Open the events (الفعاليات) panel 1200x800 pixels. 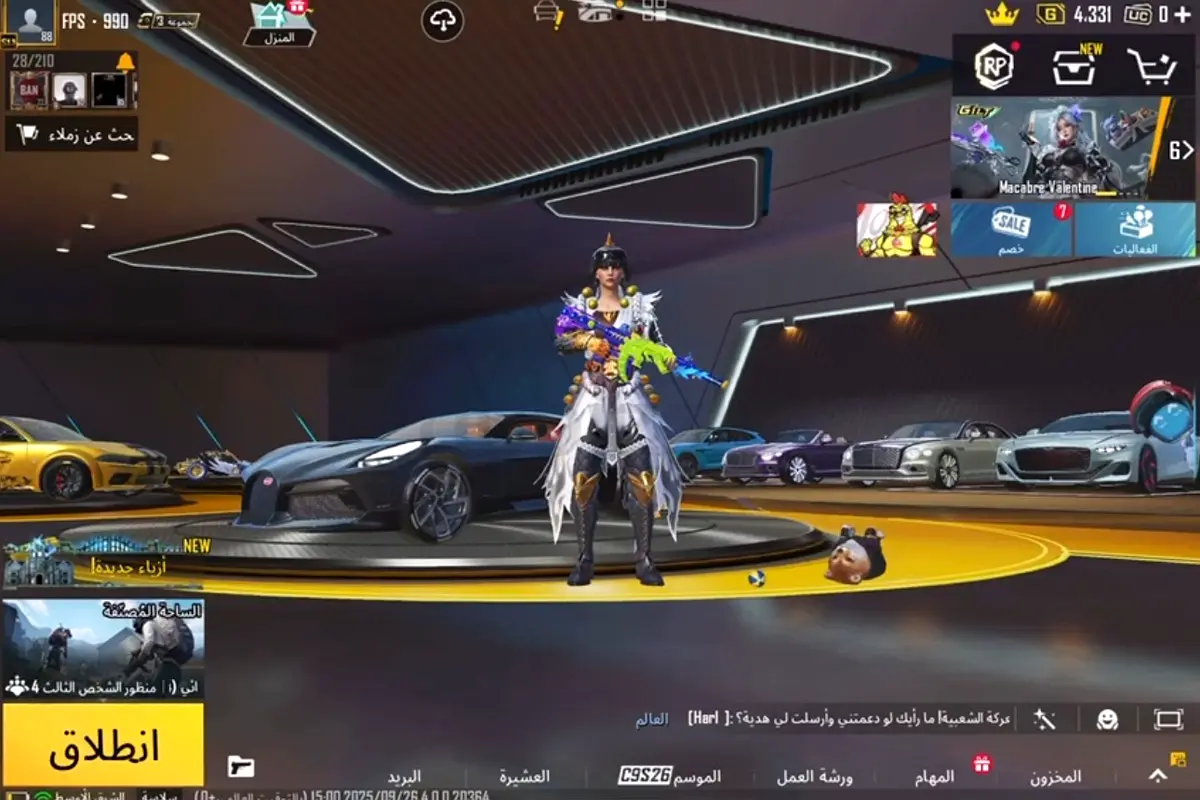pyautogui.click(x=1135, y=229)
